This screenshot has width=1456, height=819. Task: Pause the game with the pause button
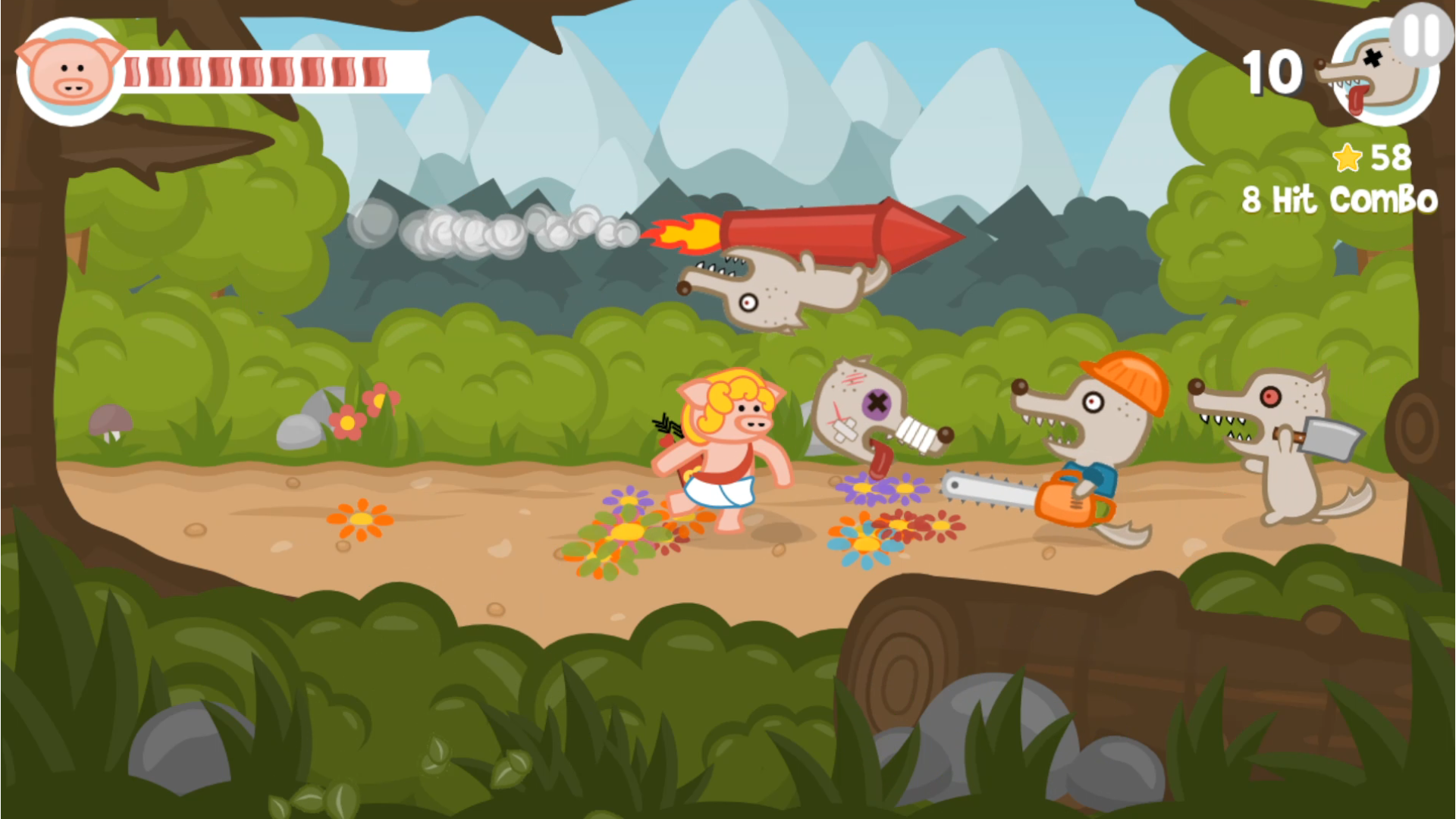pyautogui.click(x=1421, y=34)
